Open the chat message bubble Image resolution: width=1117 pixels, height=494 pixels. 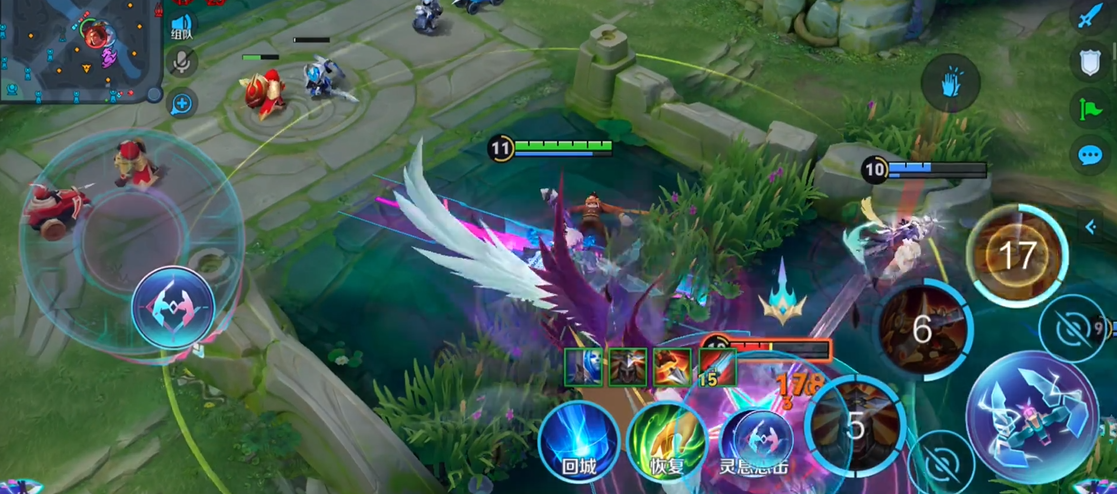[1088, 155]
